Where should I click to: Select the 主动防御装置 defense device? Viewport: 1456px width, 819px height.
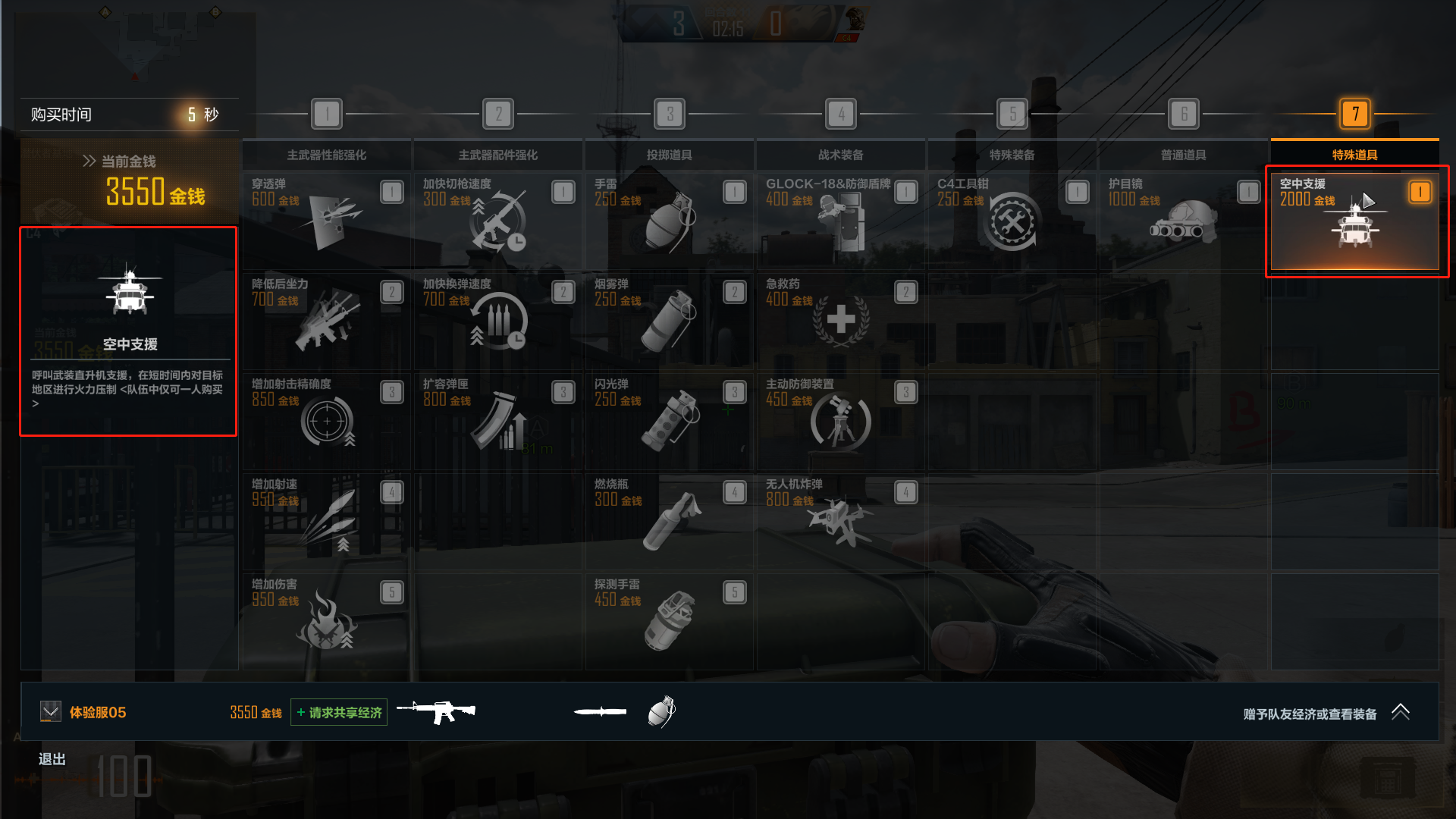coord(840,420)
